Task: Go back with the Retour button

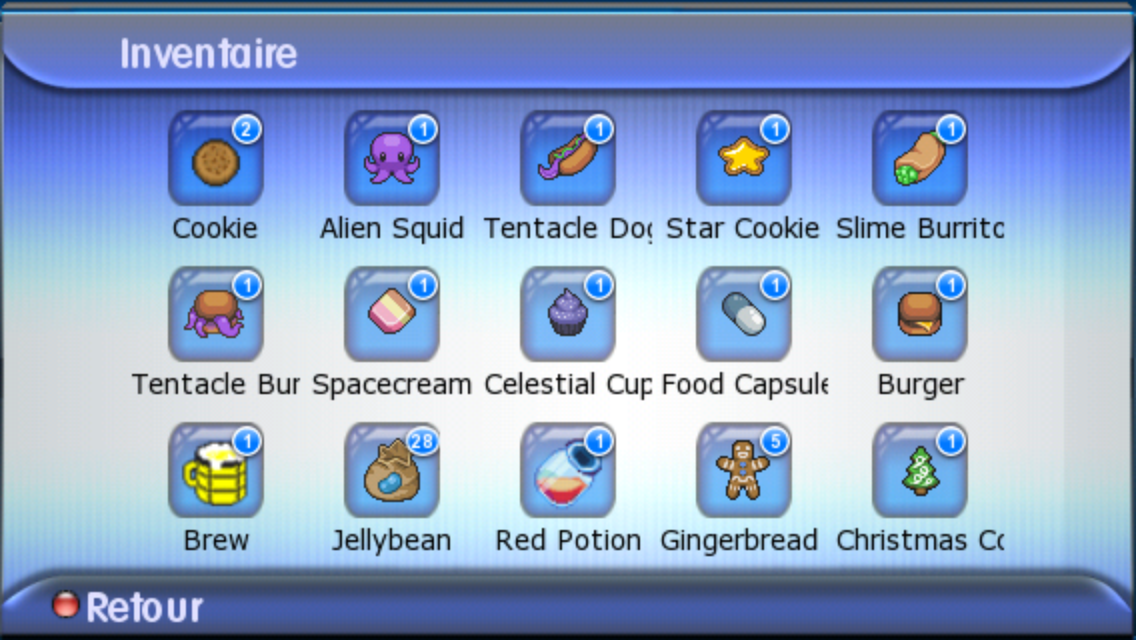Action: pos(128,607)
